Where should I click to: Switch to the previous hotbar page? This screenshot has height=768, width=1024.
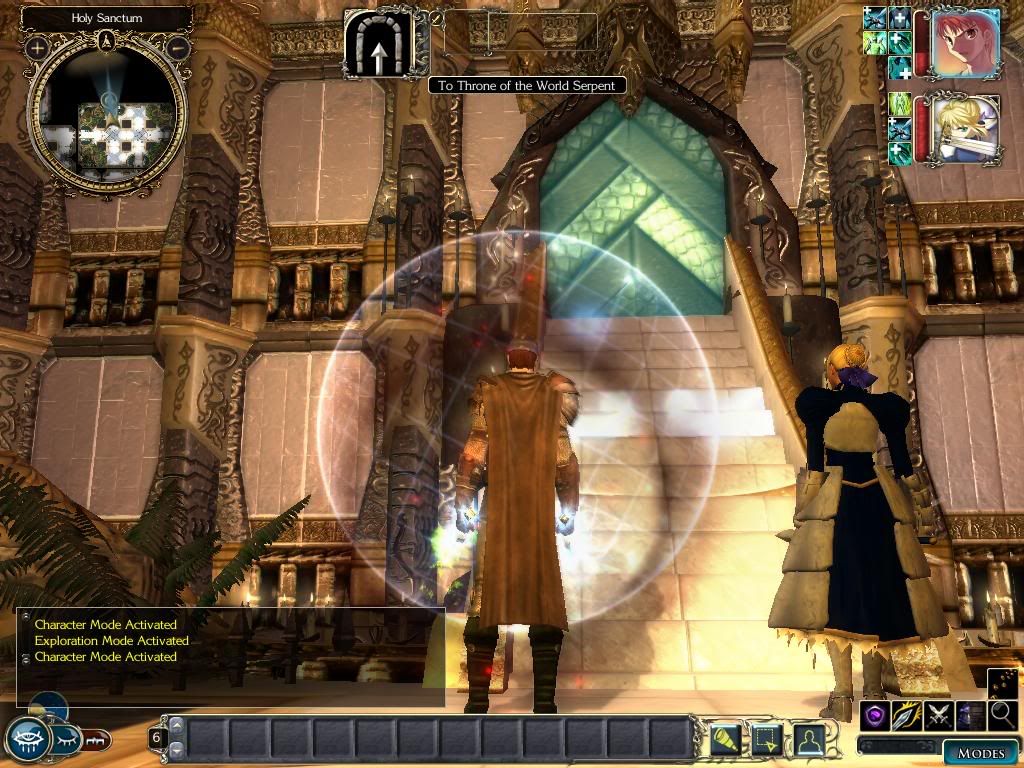tap(177, 725)
